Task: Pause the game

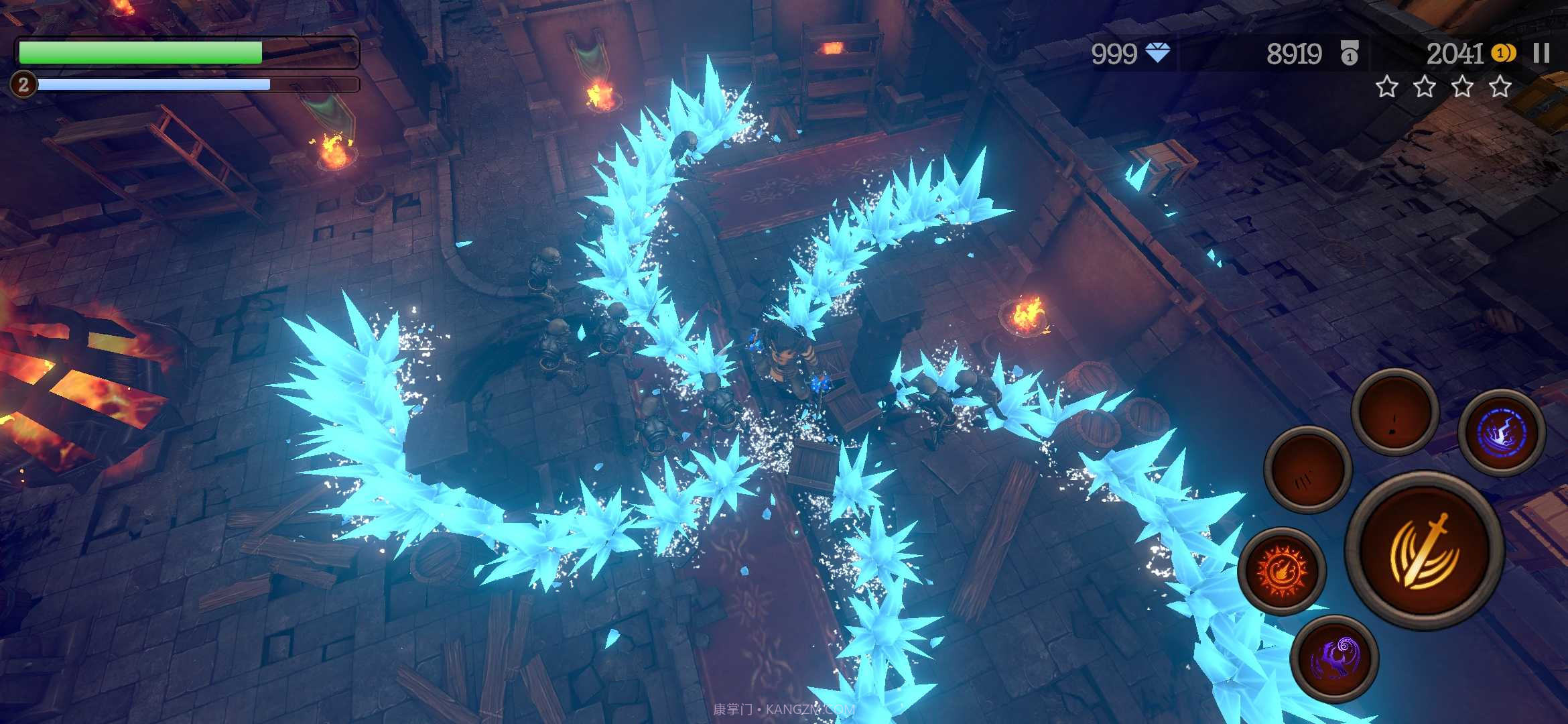Action: [1541, 54]
